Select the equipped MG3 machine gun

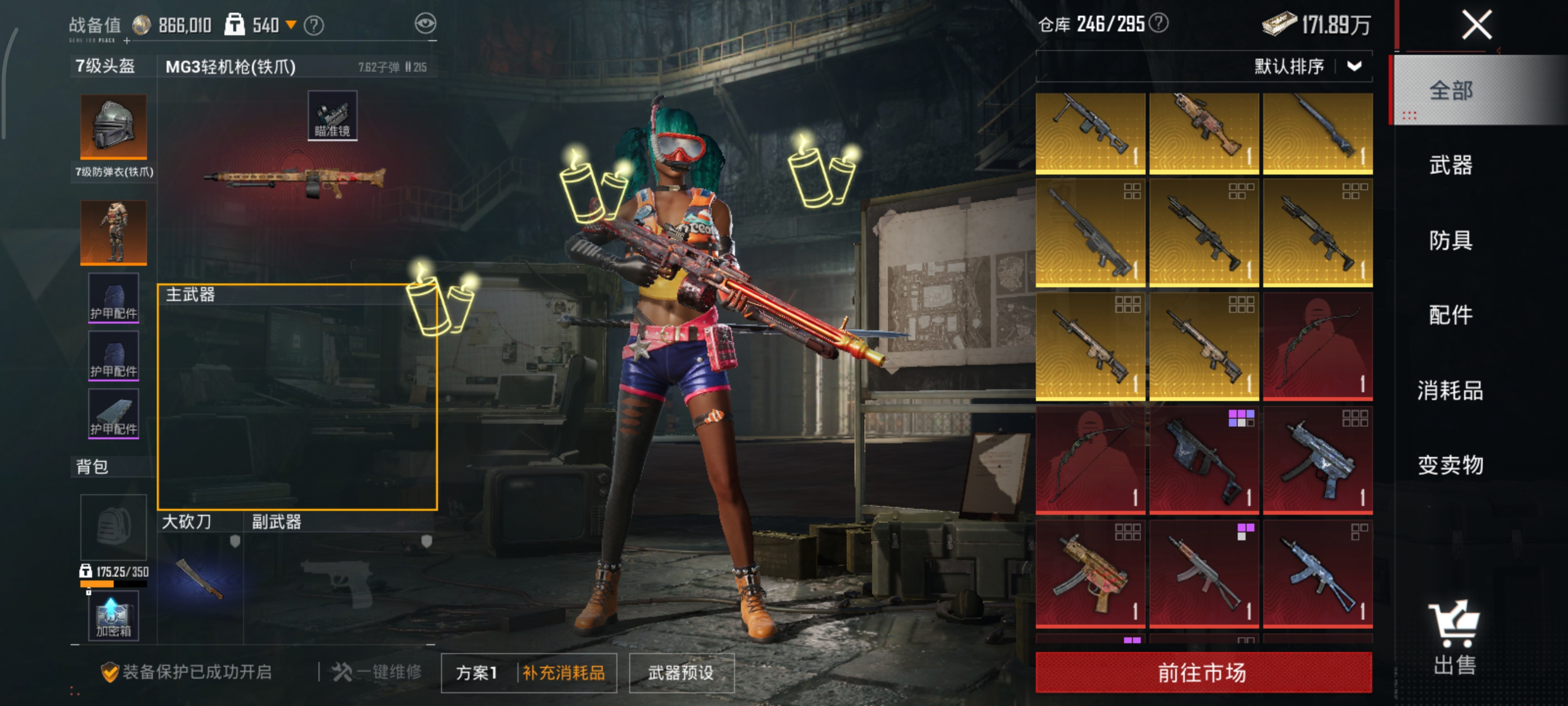pos(295,178)
